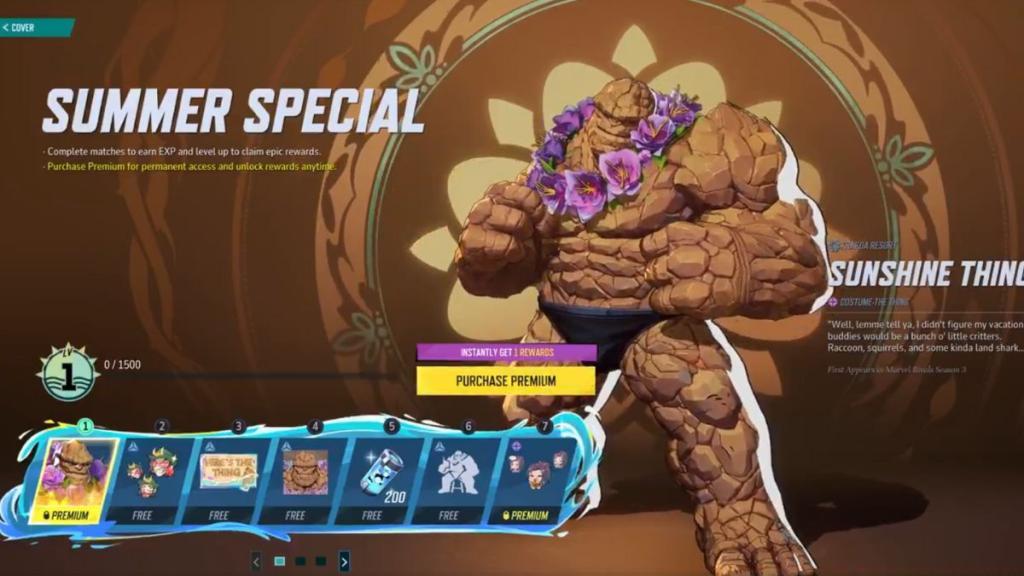Go back to the Cover page
Viewport: 1024px width, 576px height.
(22, 27)
